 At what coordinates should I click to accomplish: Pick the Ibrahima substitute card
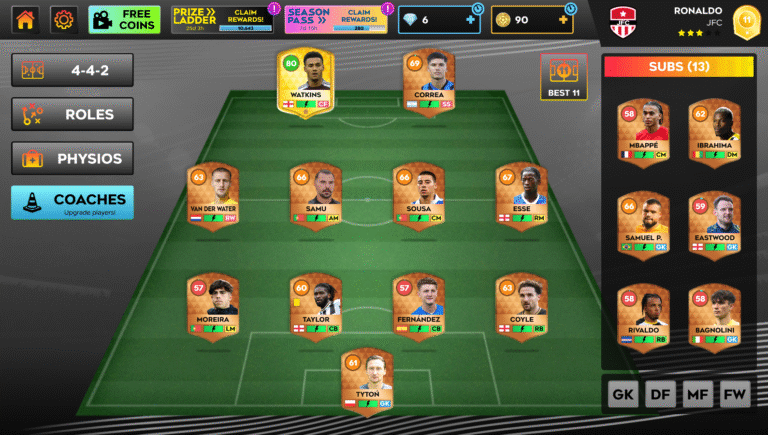[x=714, y=132]
